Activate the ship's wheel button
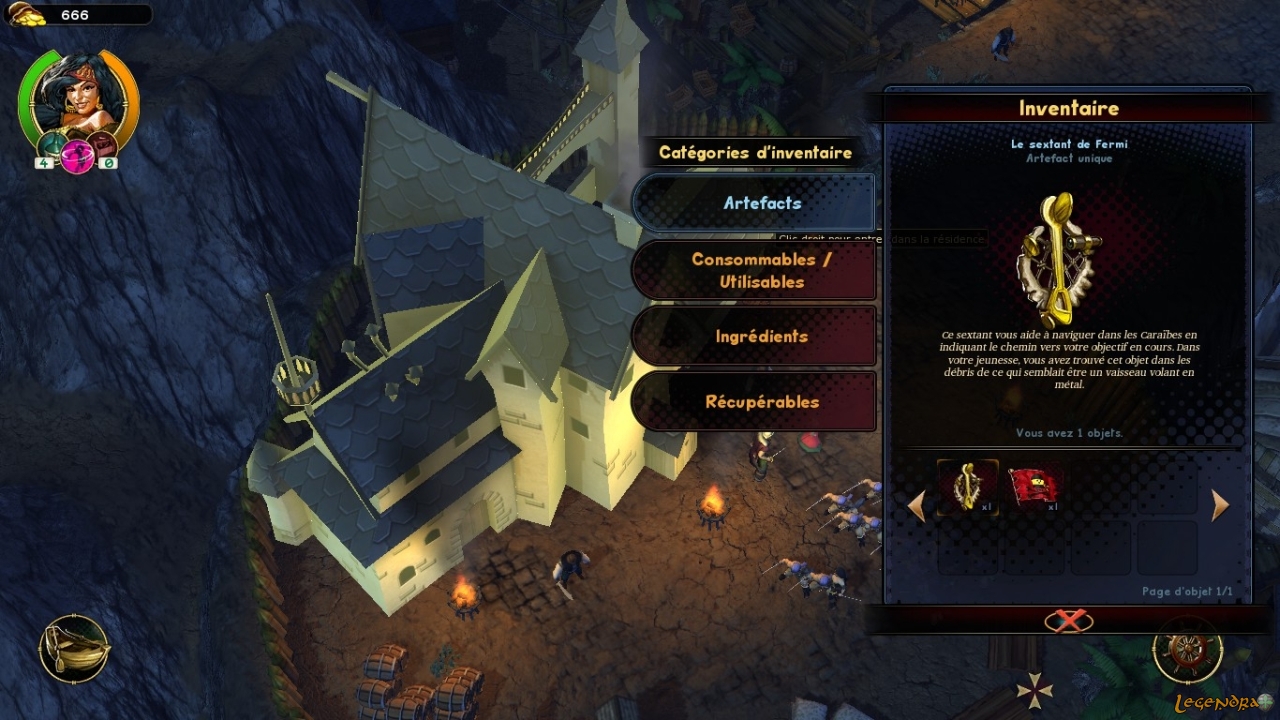The width and height of the screenshot is (1280, 720). (x=1187, y=649)
